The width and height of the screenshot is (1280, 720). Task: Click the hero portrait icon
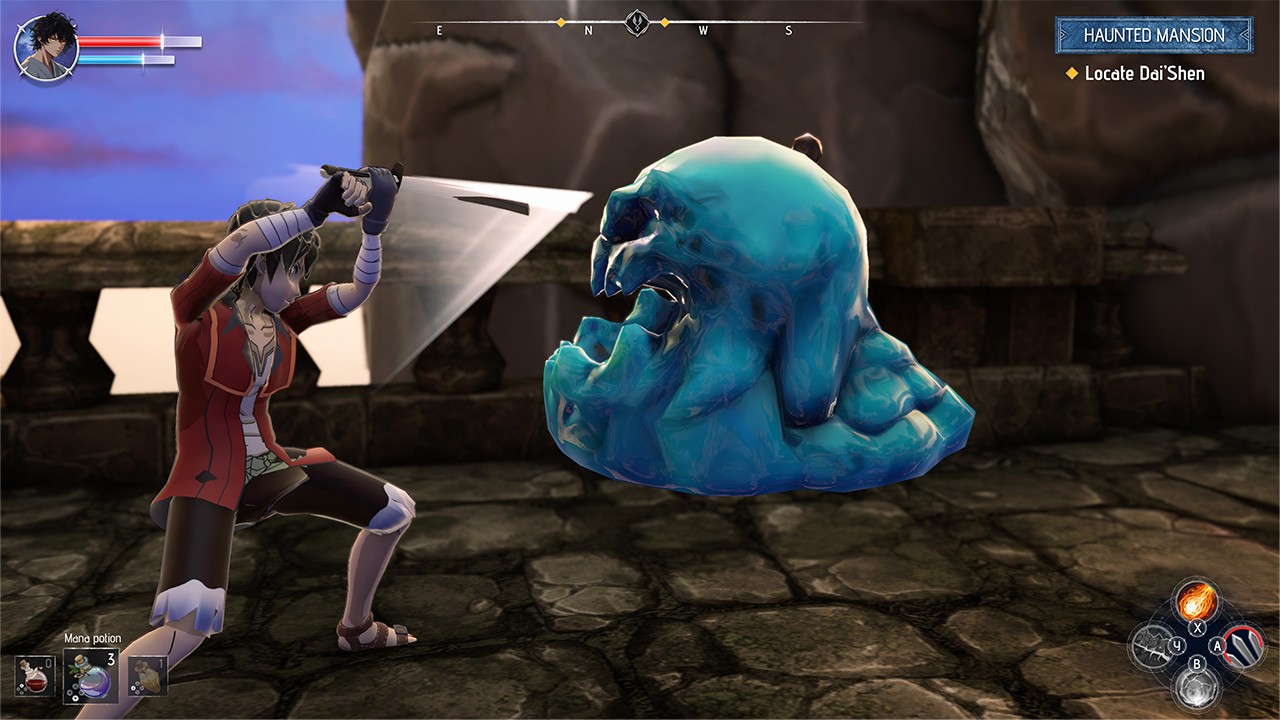tap(46, 47)
